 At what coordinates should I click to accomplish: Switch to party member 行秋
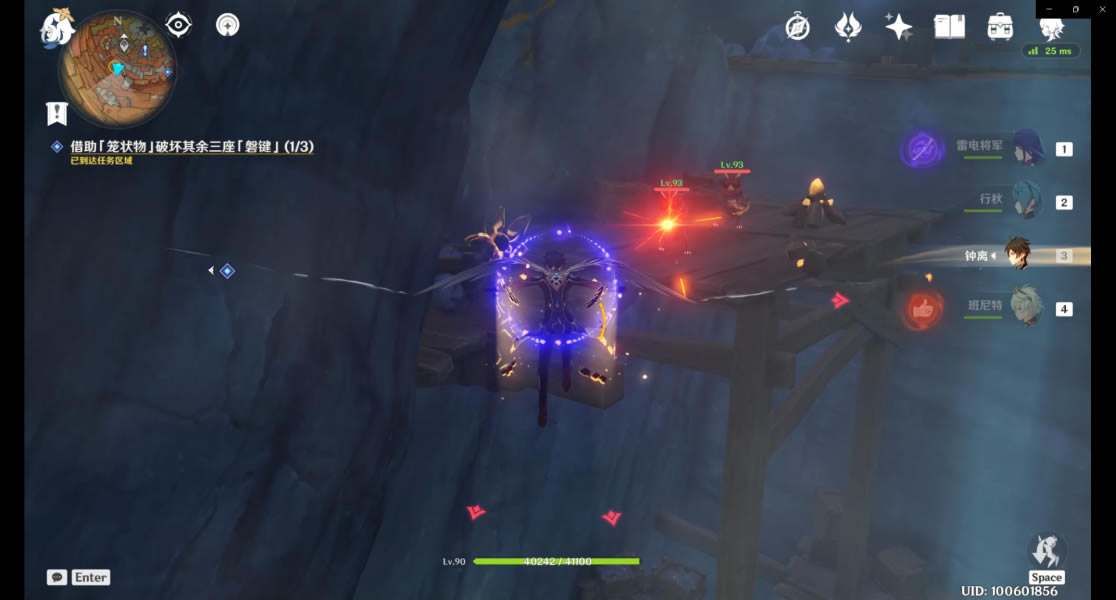click(1027, 201)
